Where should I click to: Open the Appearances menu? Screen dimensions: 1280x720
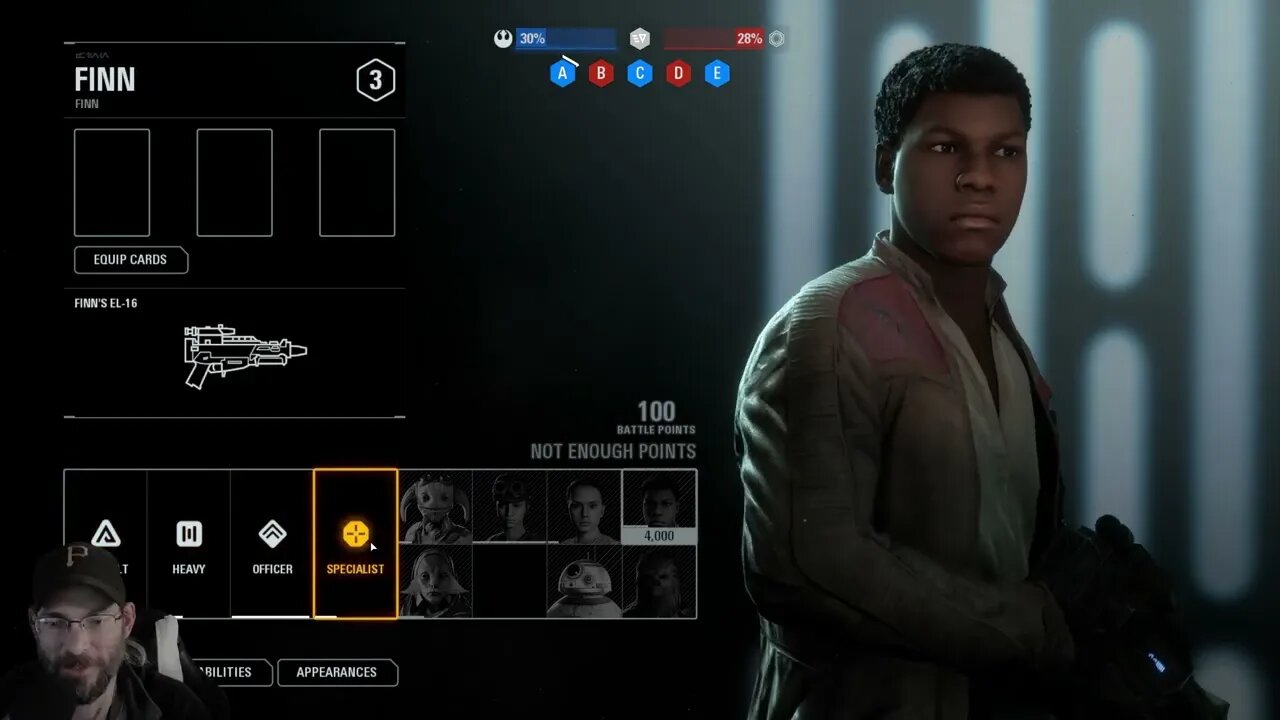tap(336, 673)
